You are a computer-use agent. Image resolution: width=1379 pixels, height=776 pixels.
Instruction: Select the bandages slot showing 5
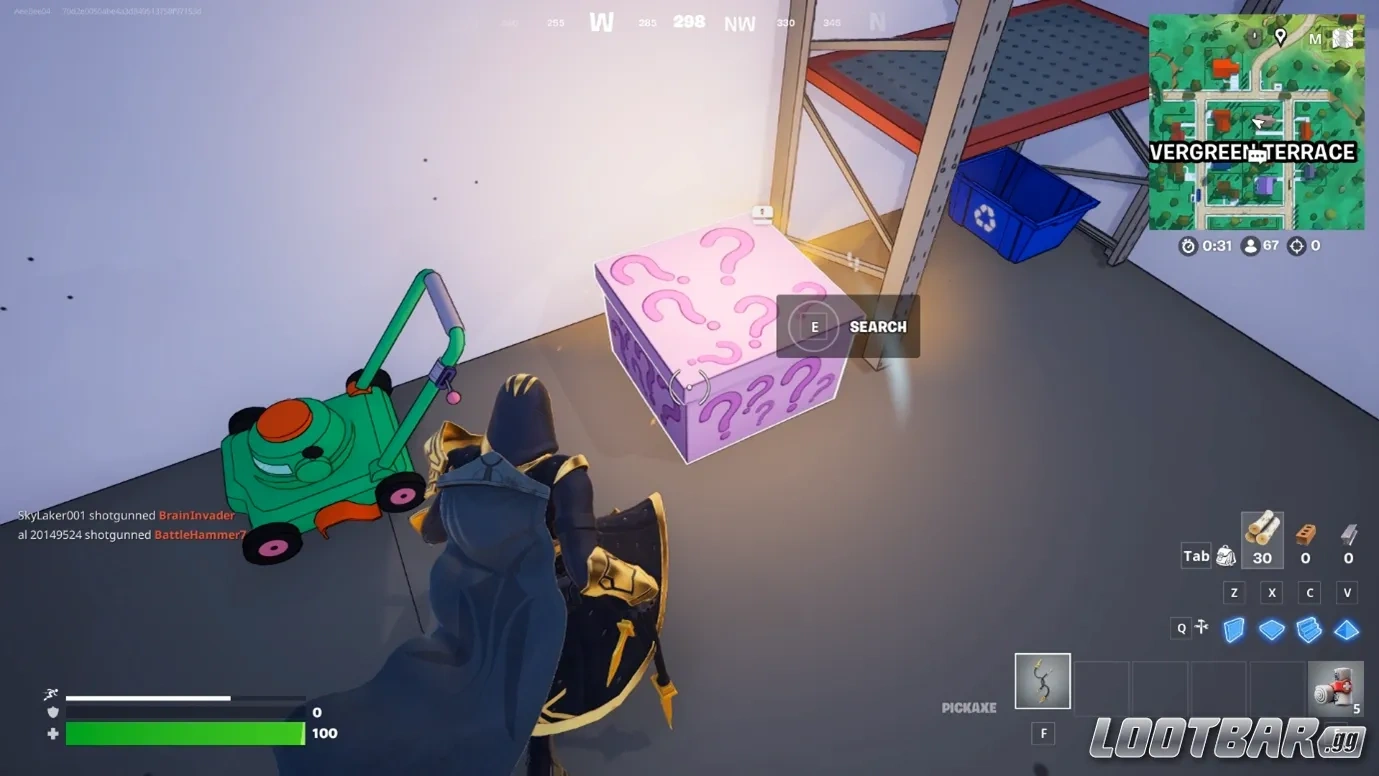click(1335, 688)
